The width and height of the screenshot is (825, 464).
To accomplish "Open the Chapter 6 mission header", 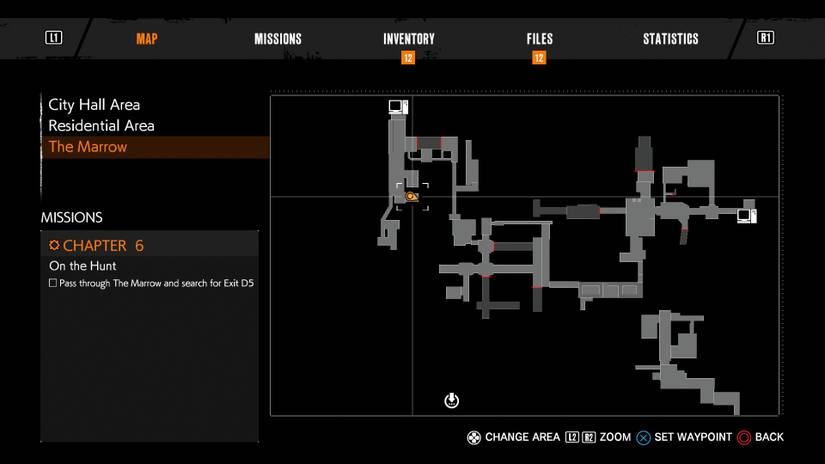I will click(x=96, y=245).
